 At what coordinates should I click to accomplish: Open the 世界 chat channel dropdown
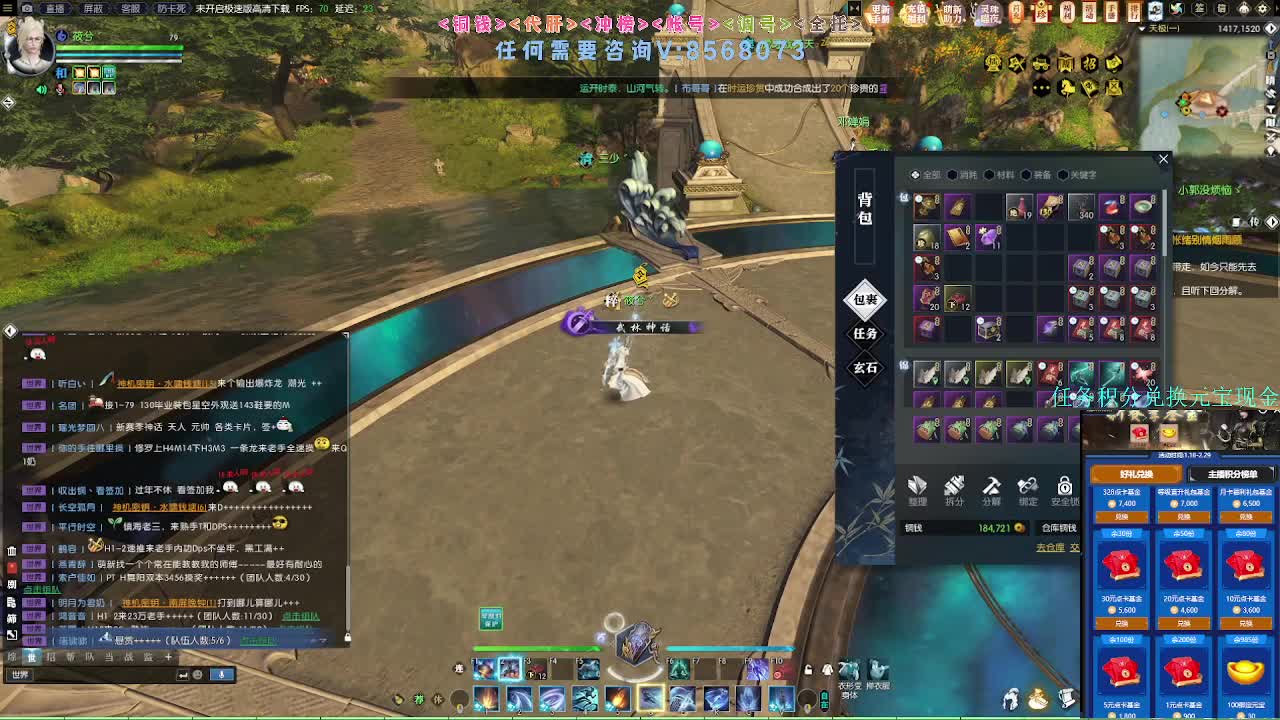(x=20, y=674)
